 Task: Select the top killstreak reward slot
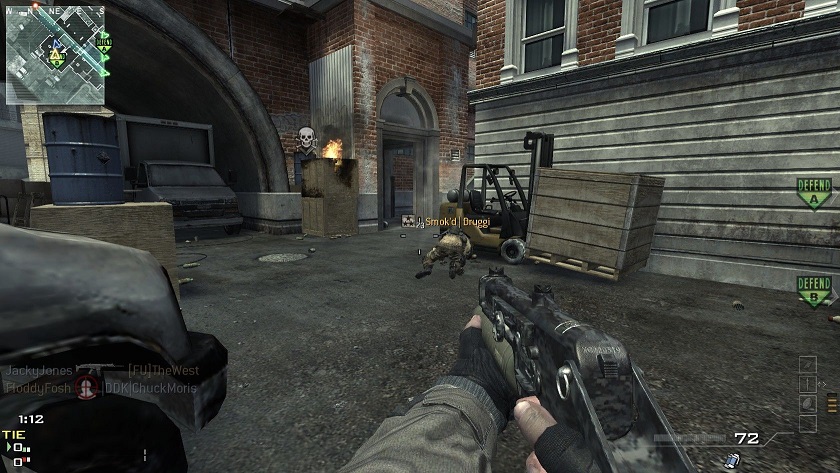[807, 363]
